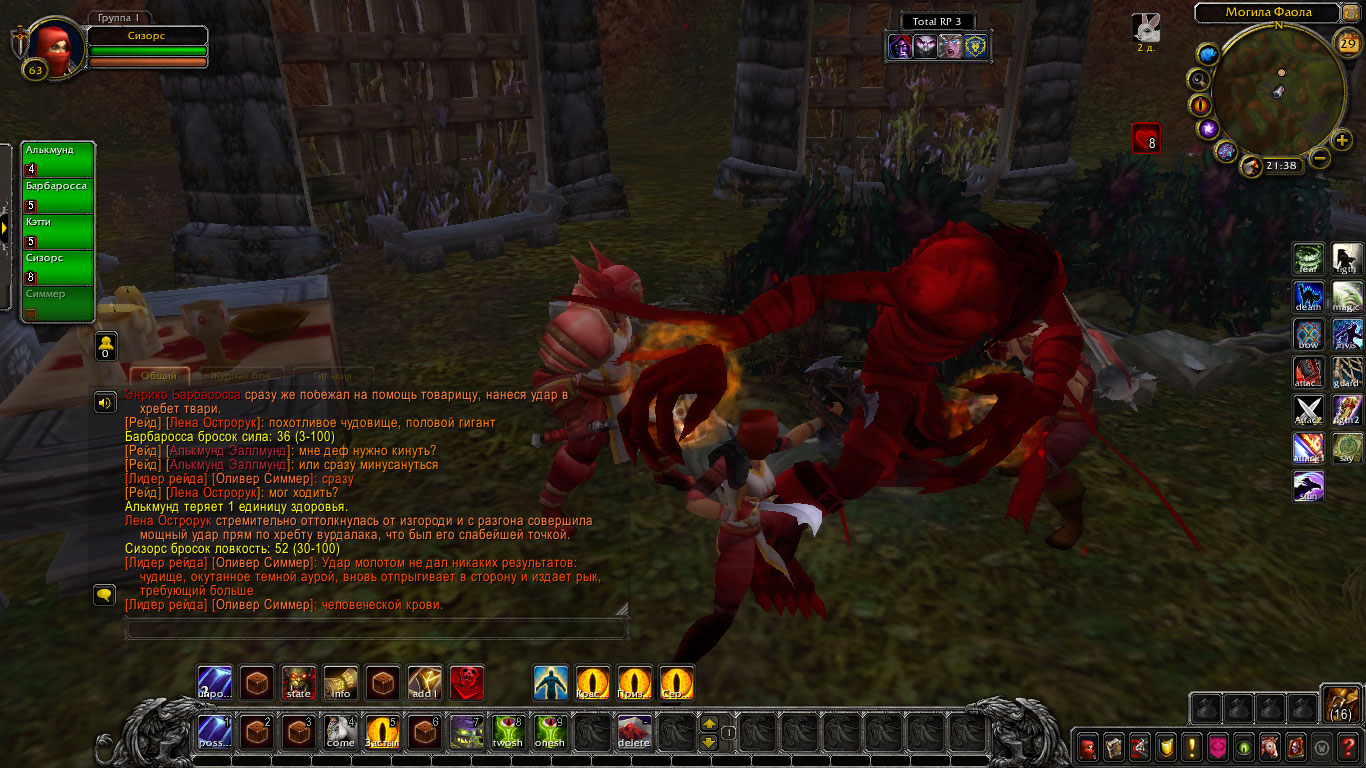Target Кэтти in the raid group list
Viewport: 1366px width, 768px height.
point(58,231)
